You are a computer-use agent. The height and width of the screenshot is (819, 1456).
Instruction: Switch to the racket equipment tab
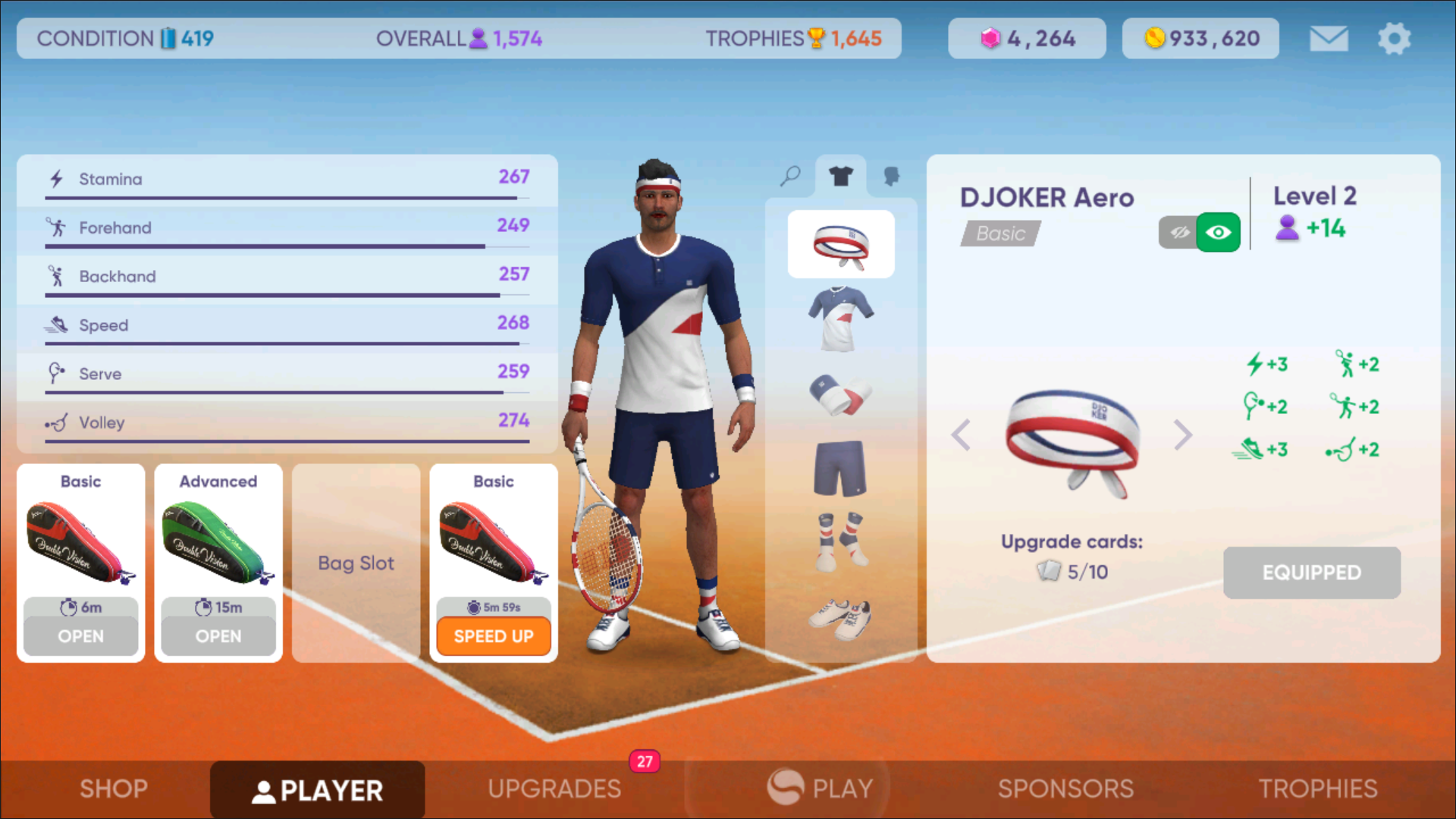(x=790, y=176)
